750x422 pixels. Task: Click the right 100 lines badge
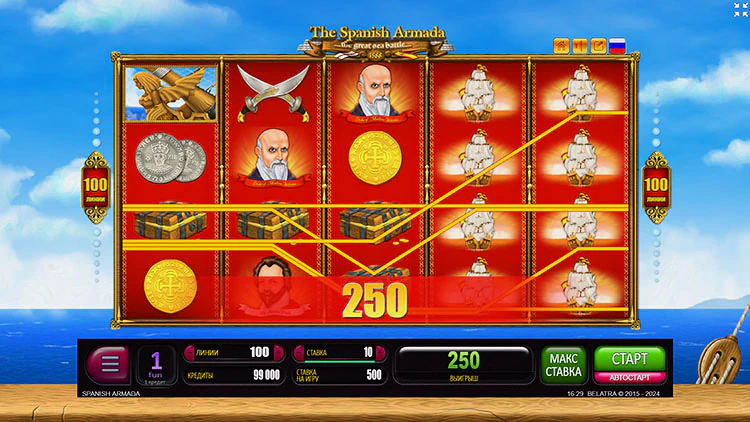(657, 185)
